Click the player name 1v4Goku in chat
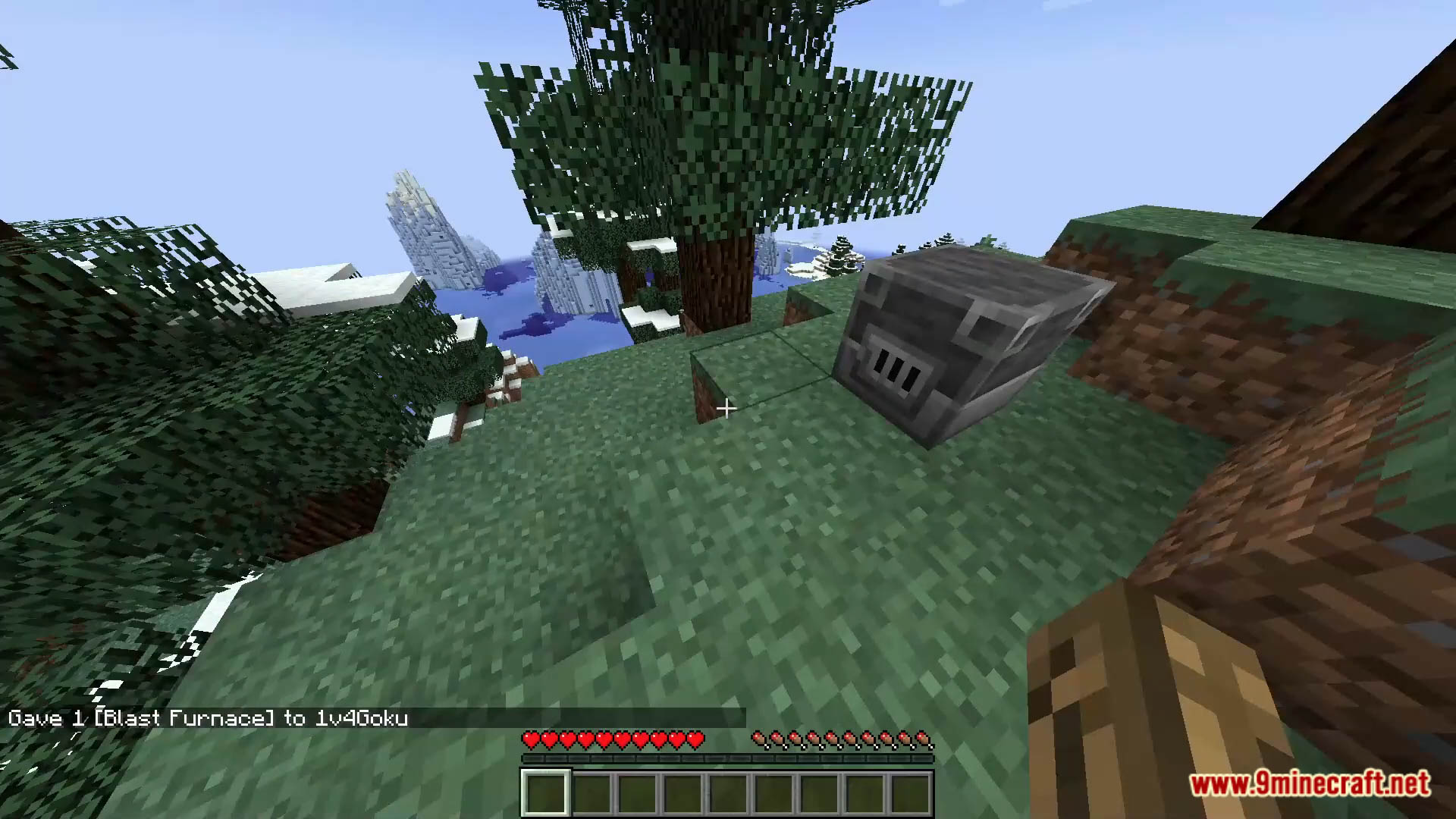Image resolution: width=1456 pixels, height=819 pixels. [x=362, y=718]
